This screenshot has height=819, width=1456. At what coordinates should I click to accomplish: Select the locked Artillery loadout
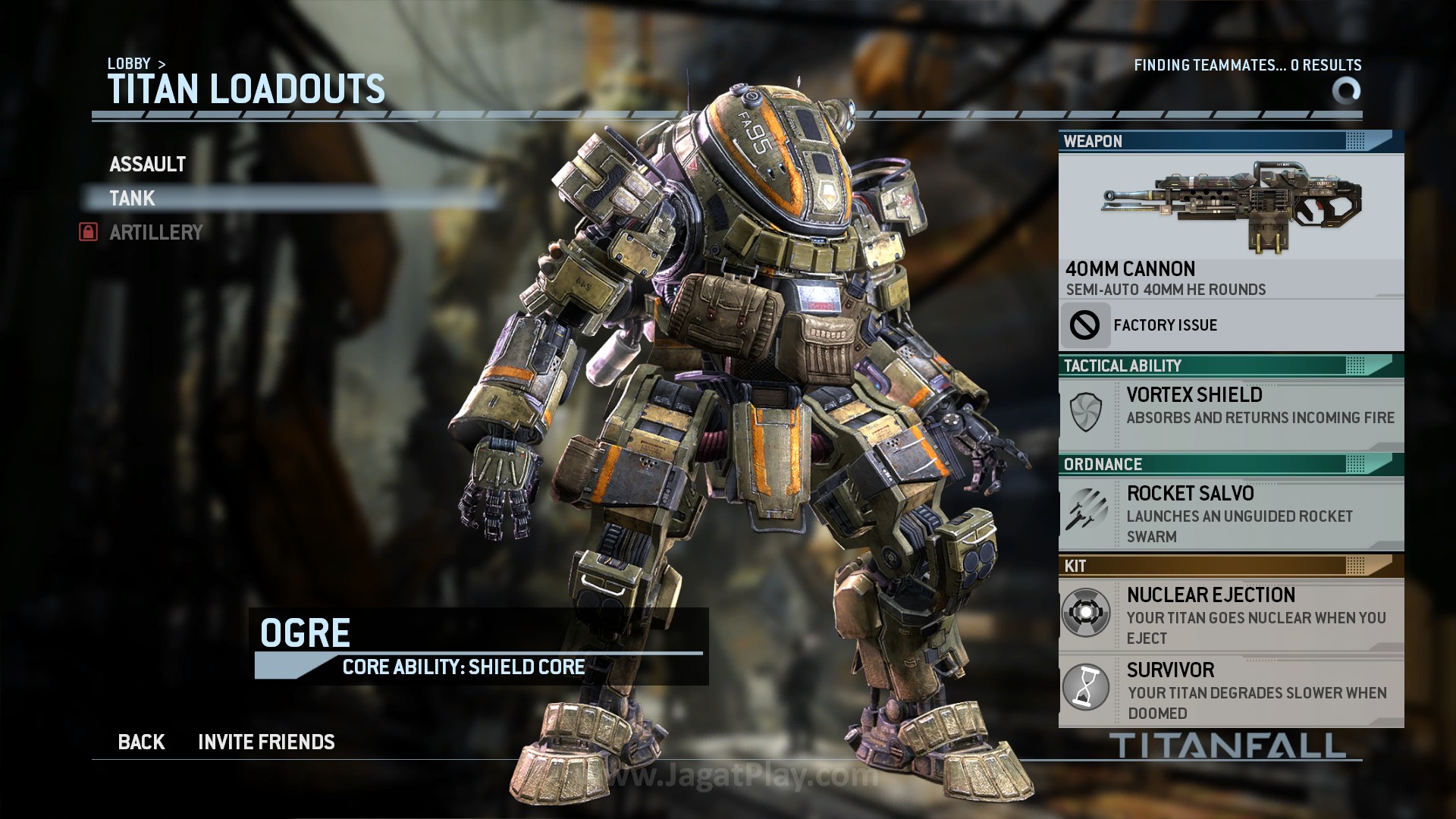tap(155, 233)
